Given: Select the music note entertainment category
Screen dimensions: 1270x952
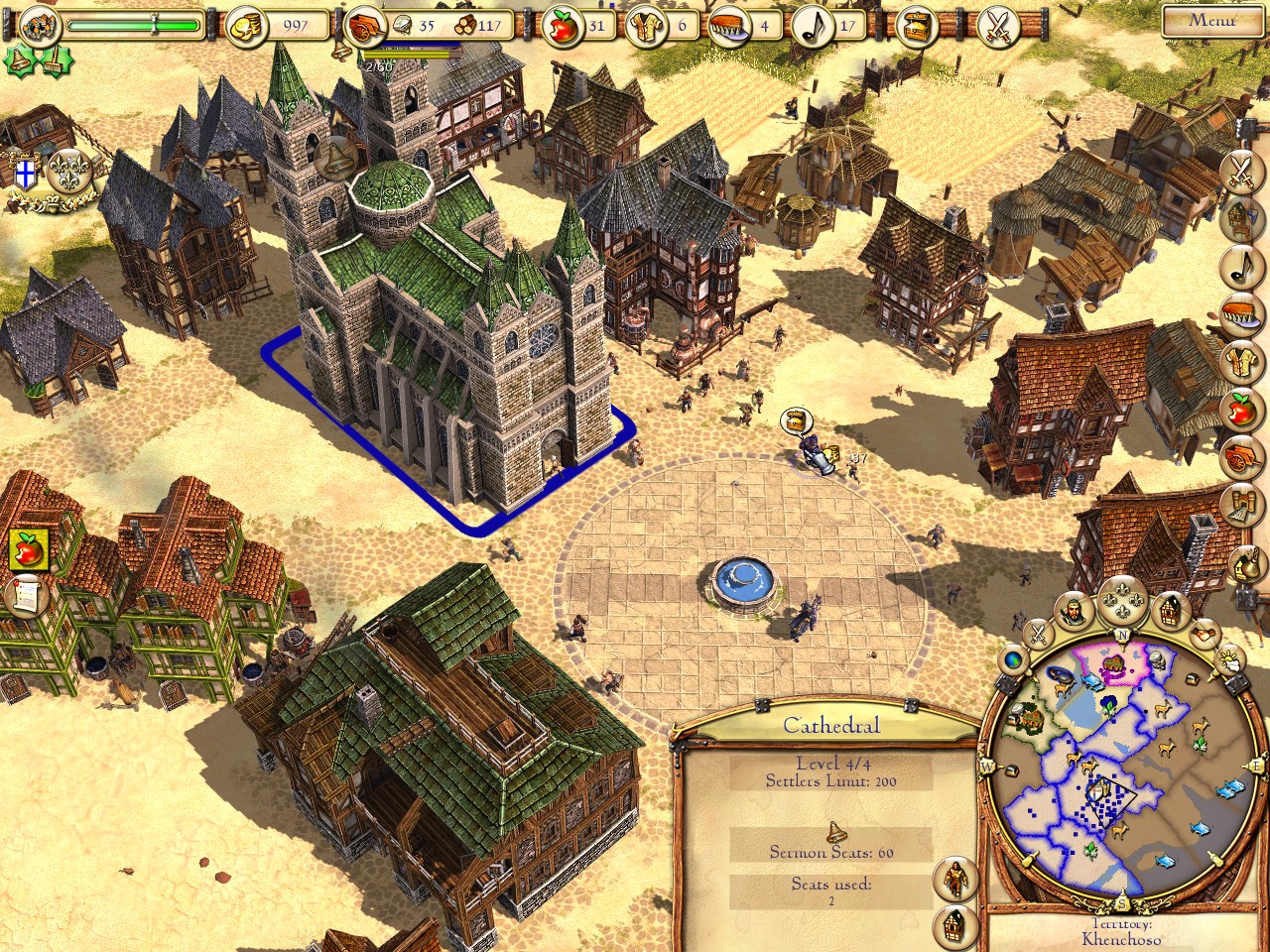Looking at the screenshot, I should click(1241, 264).
